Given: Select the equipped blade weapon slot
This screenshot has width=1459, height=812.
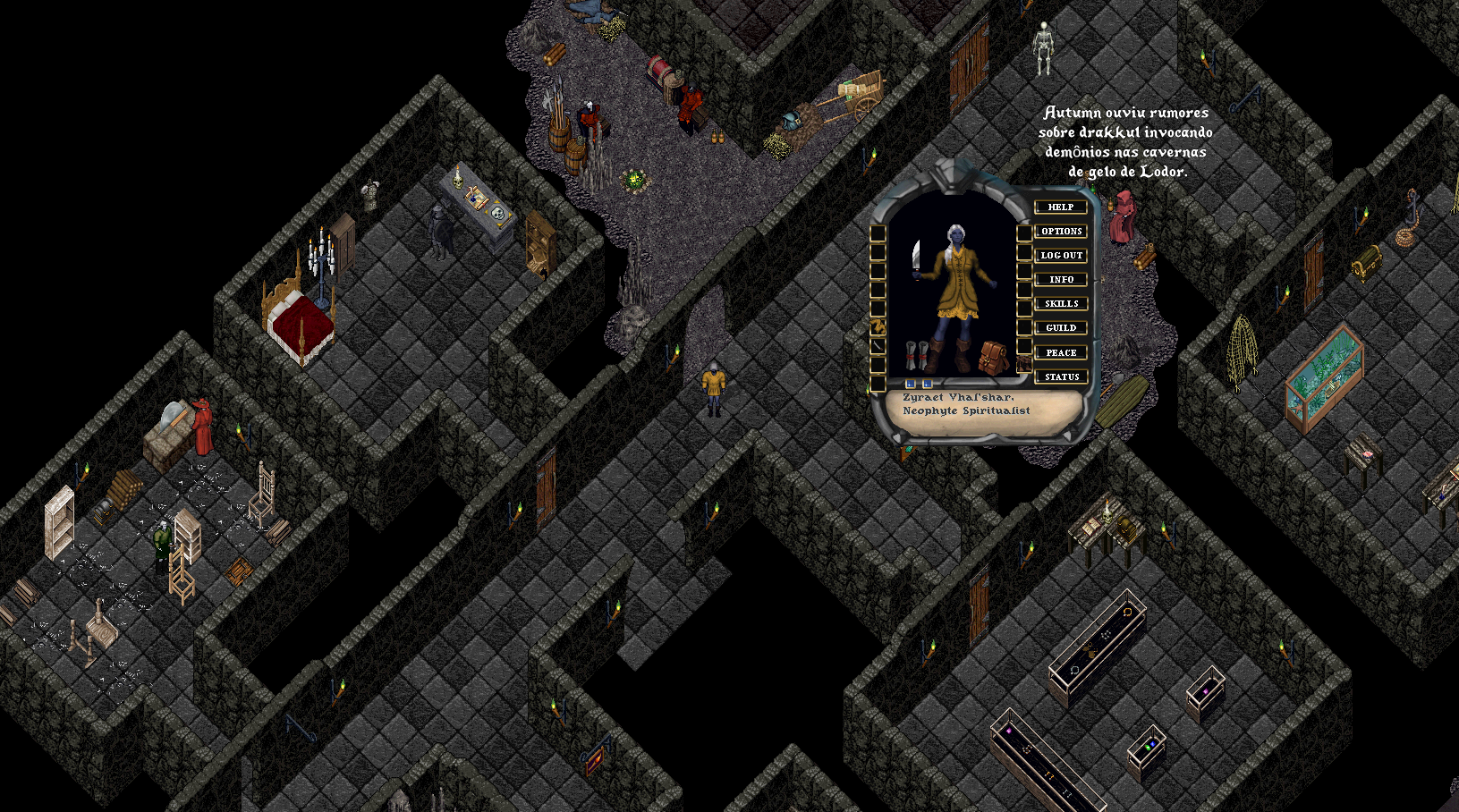Looking at the screenshot, I should [x=916, y=259].
